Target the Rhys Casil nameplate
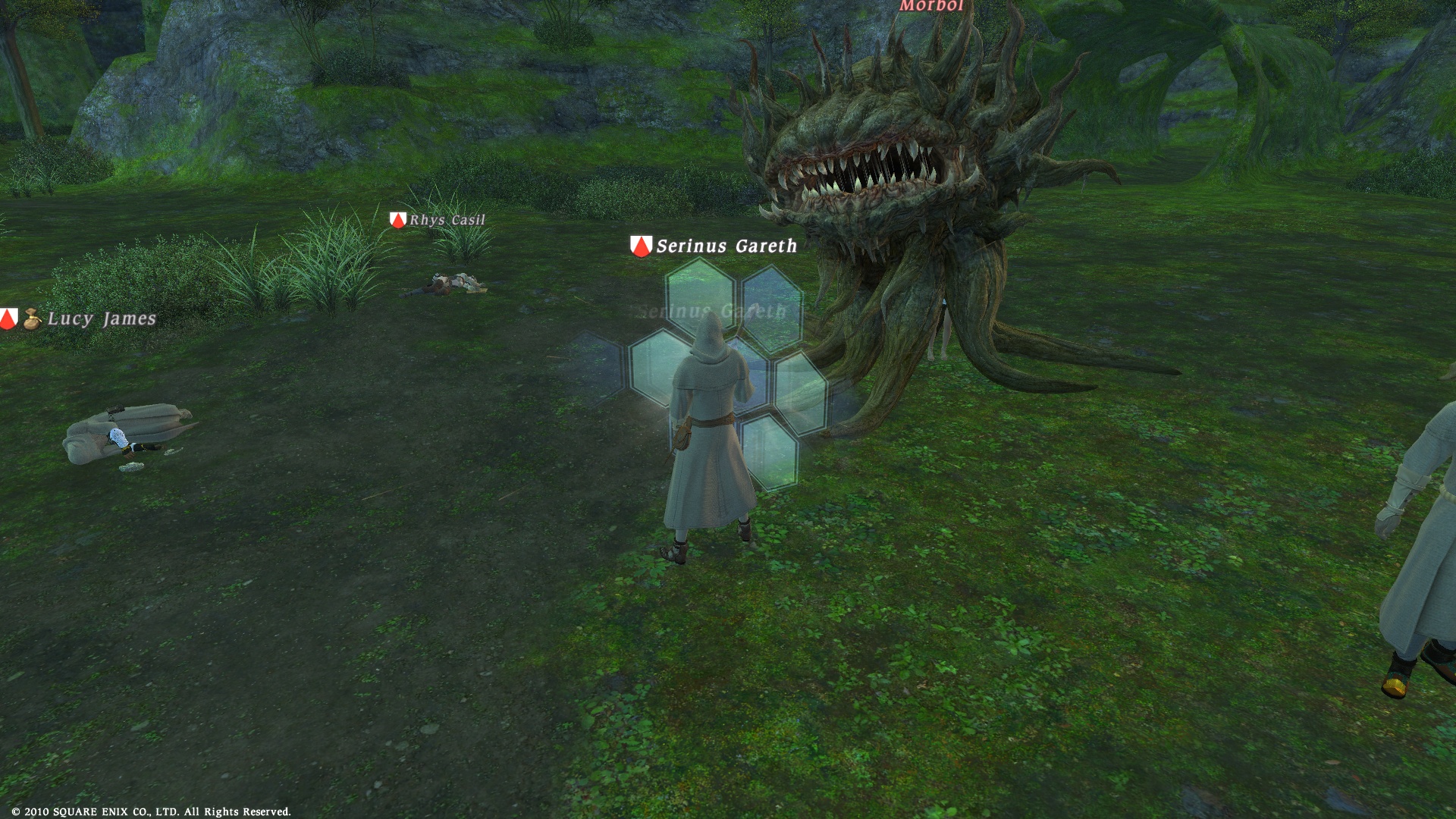Viewport: 1456px width, 819px height. (447, 220)
